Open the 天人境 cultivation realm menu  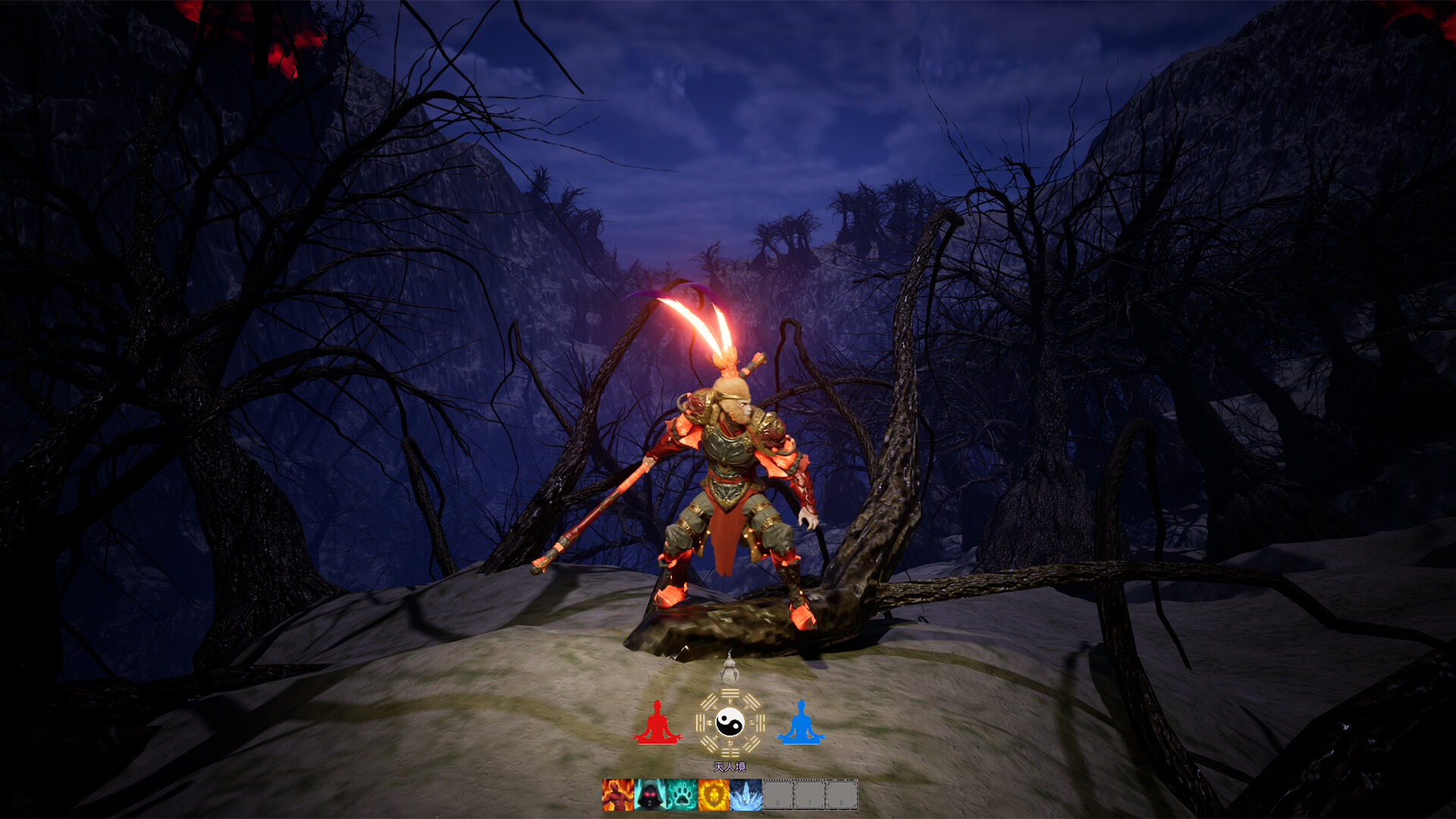point(730,767)
